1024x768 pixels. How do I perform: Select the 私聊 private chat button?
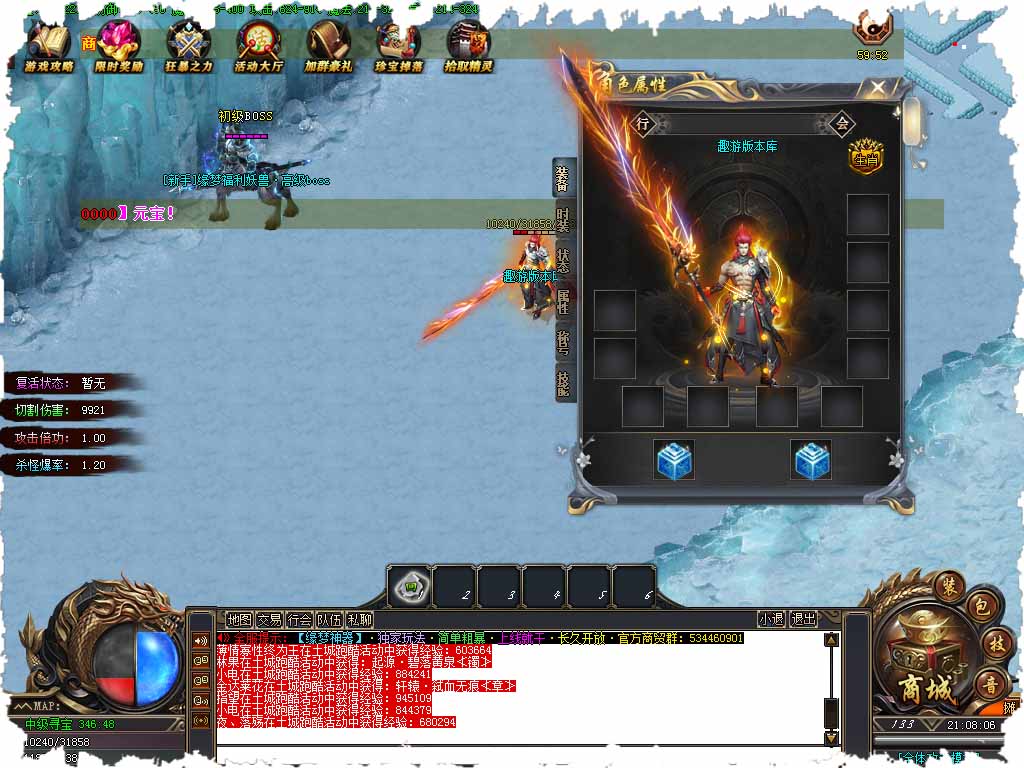(359, 620)
